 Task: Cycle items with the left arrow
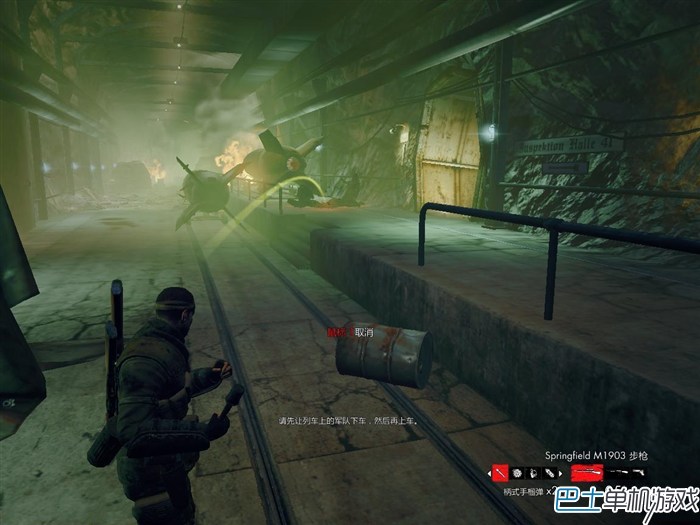click(489, 472)
